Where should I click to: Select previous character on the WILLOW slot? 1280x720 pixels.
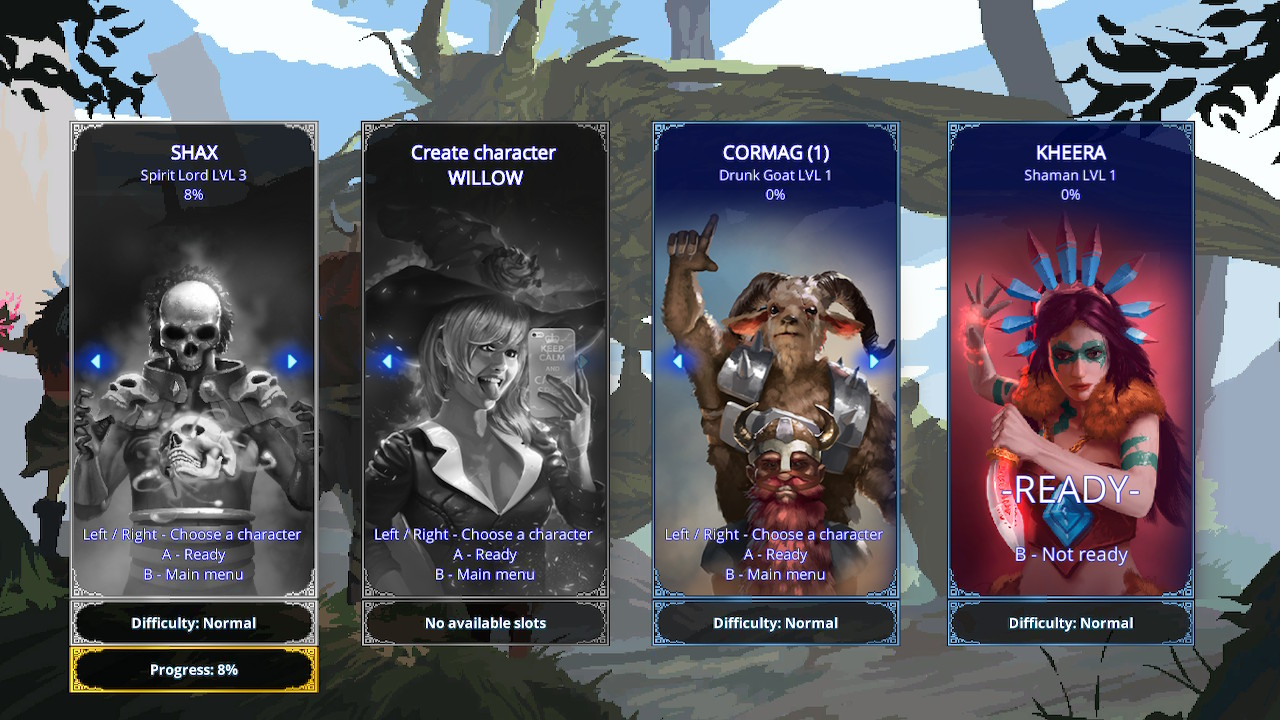(x=389, y=362)
